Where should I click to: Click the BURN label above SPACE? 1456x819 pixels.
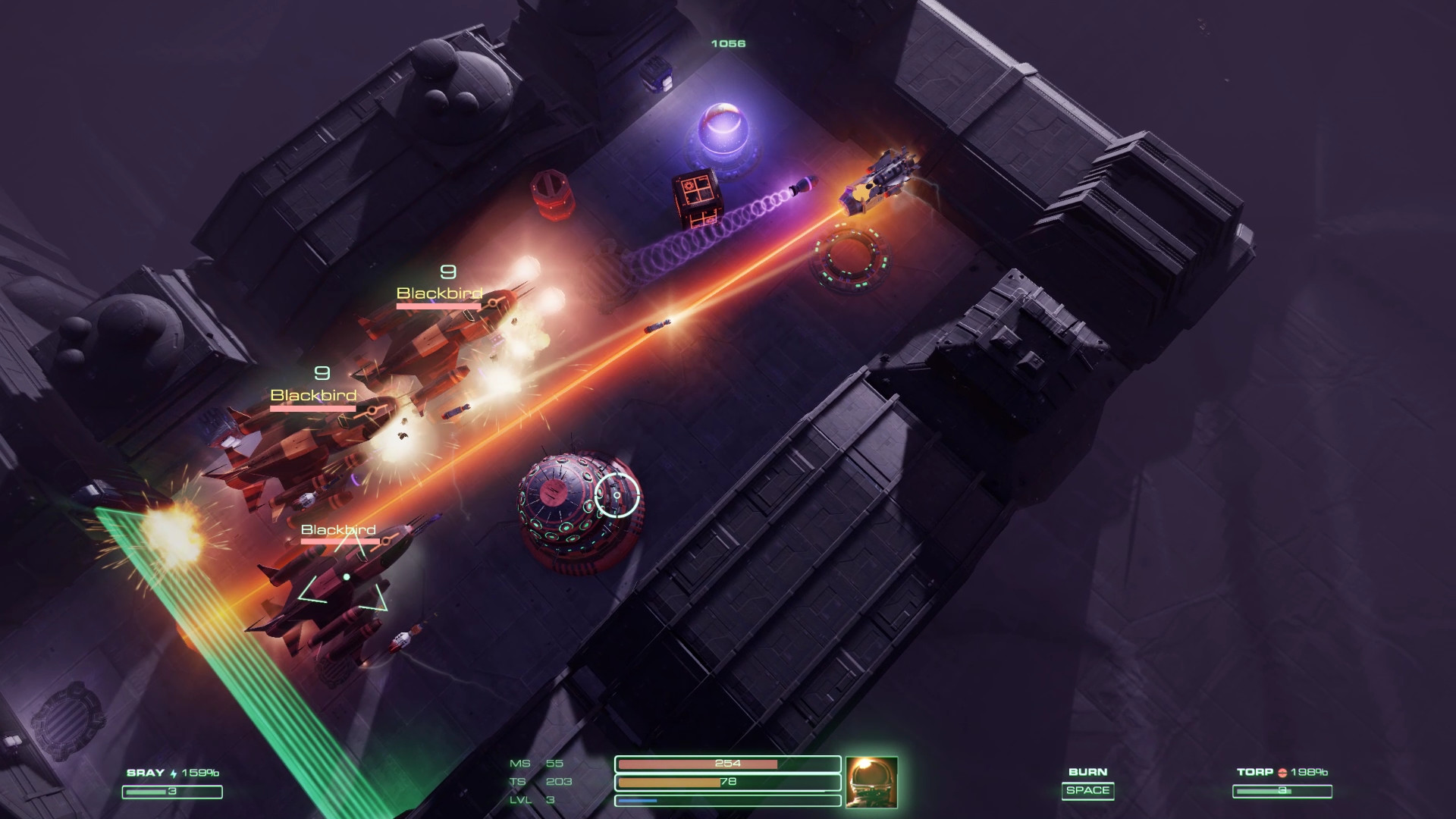1088,770
